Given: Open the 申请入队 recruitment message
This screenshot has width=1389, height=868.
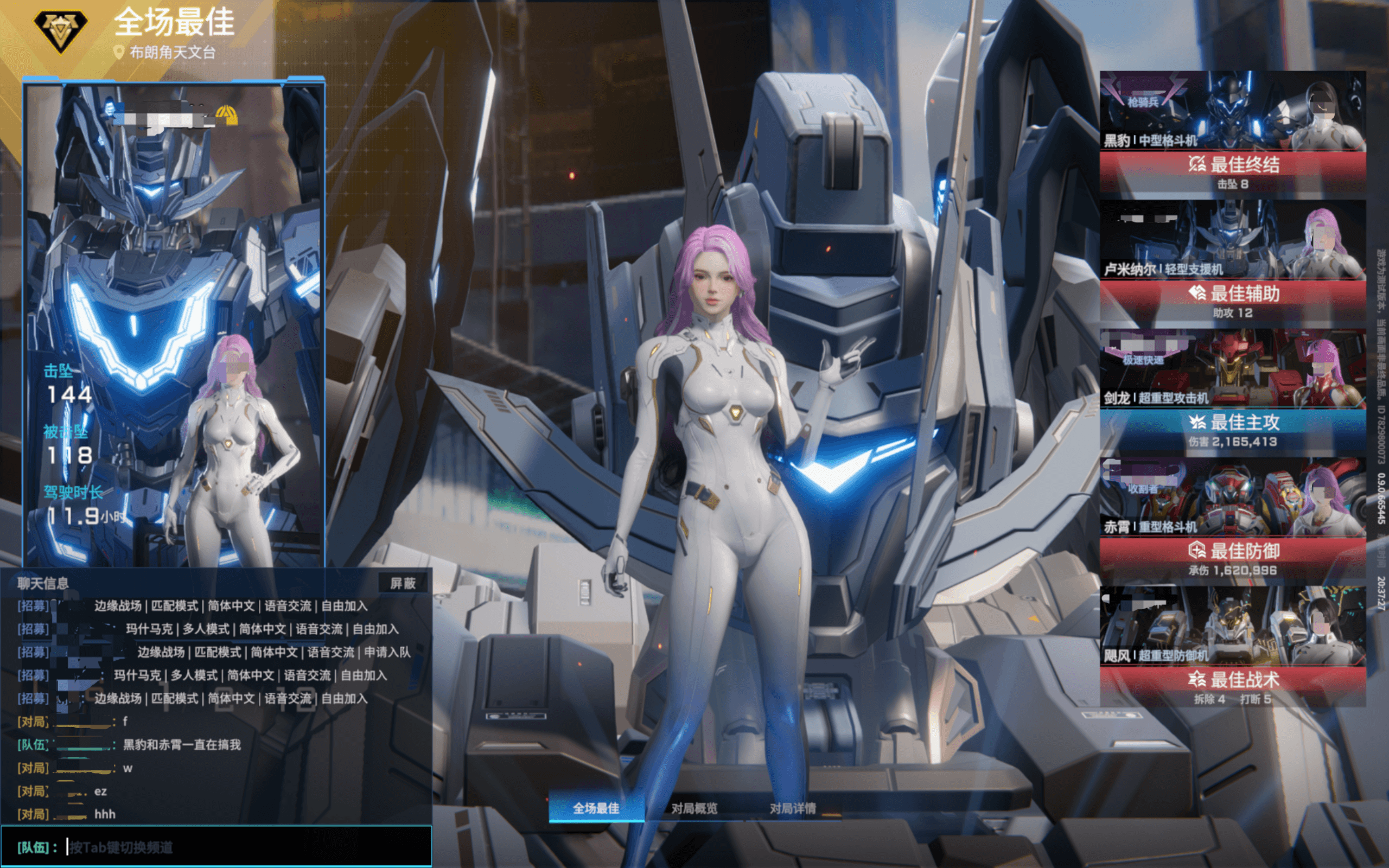Looking at the screenshot, I should pyautogui.click(x=273, y=652).
